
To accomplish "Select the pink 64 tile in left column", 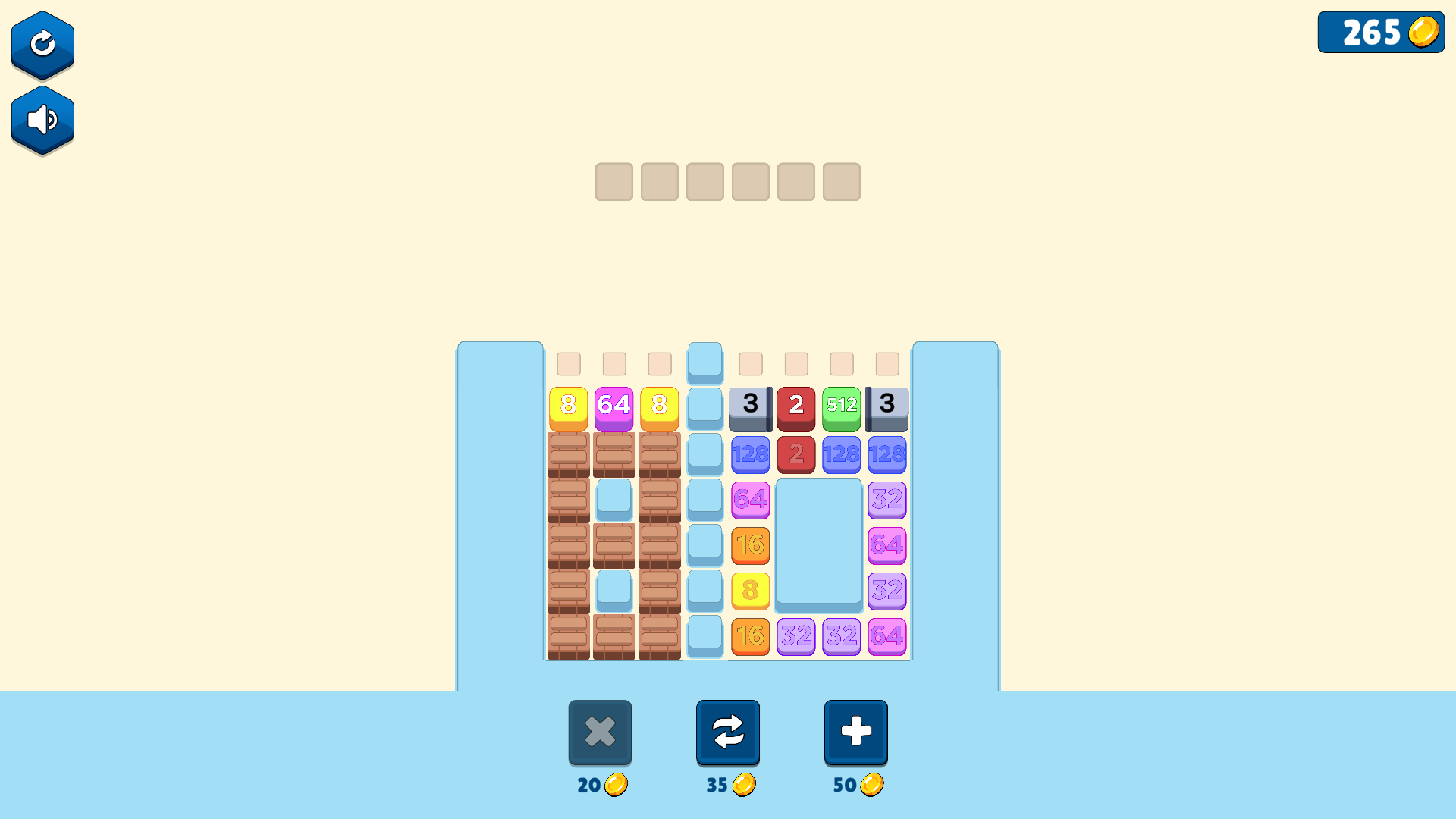I will pyautogui.click(x=751, y=500).
